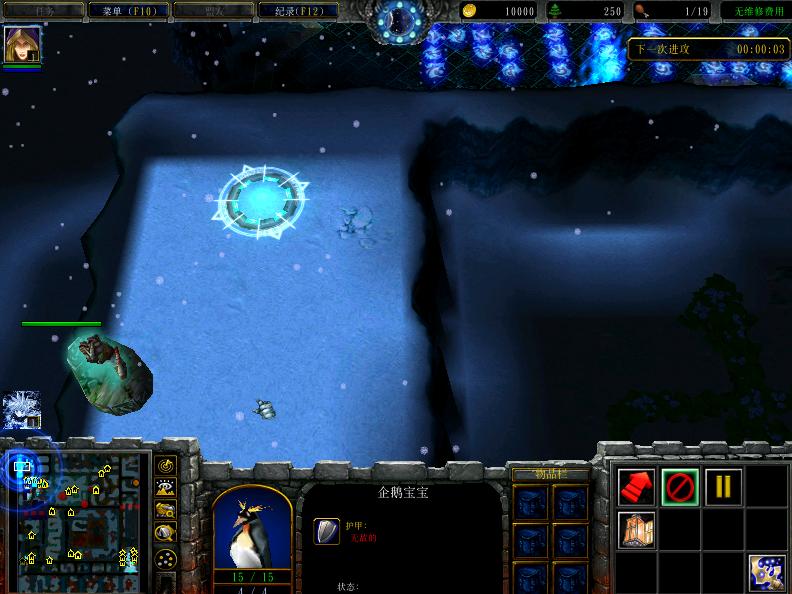
Task: Activate the red circle Stop command
Action: [680, 487]
